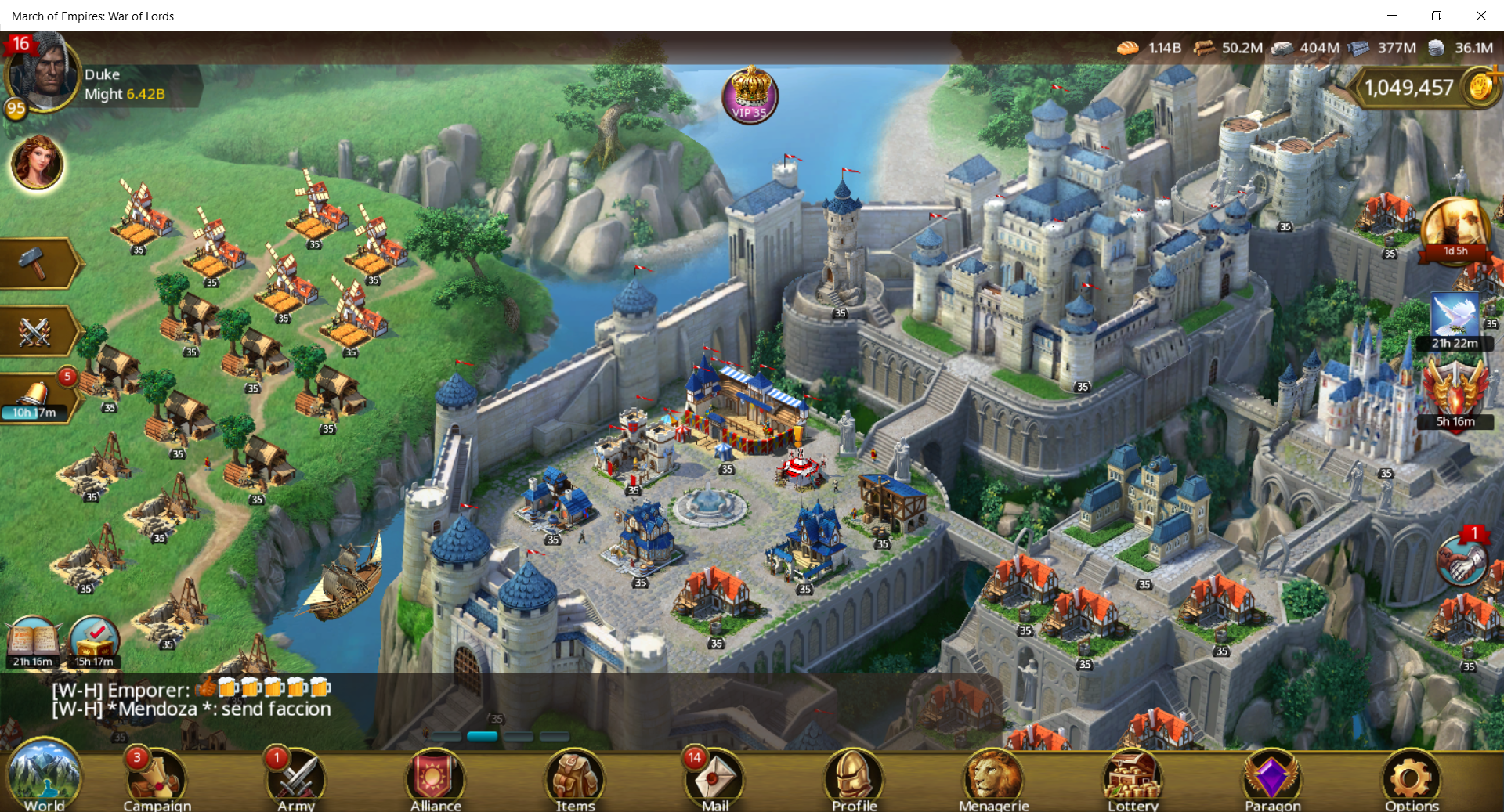Check the Mail inbox

pos(714,779)
